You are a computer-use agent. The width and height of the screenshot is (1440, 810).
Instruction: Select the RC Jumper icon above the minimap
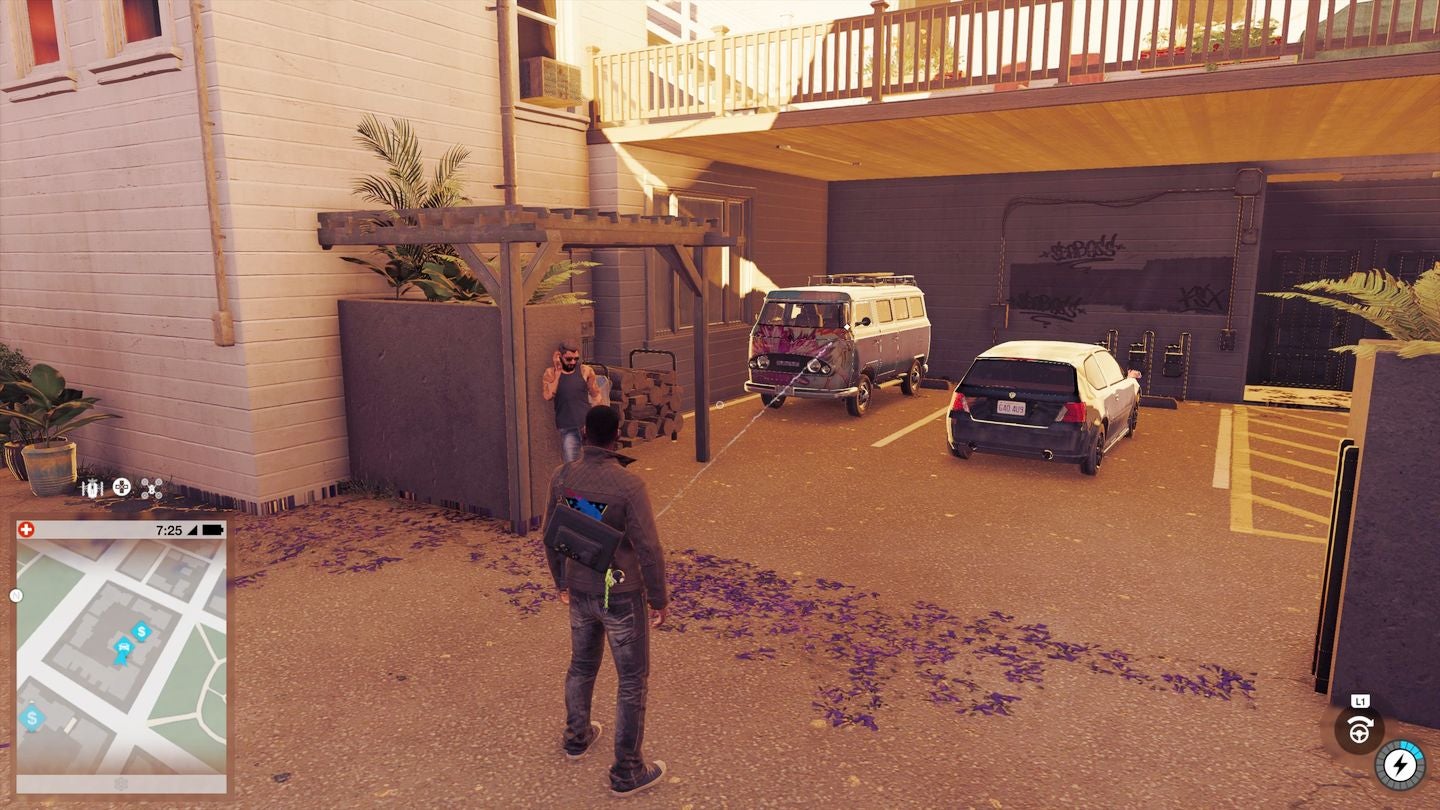92,486
